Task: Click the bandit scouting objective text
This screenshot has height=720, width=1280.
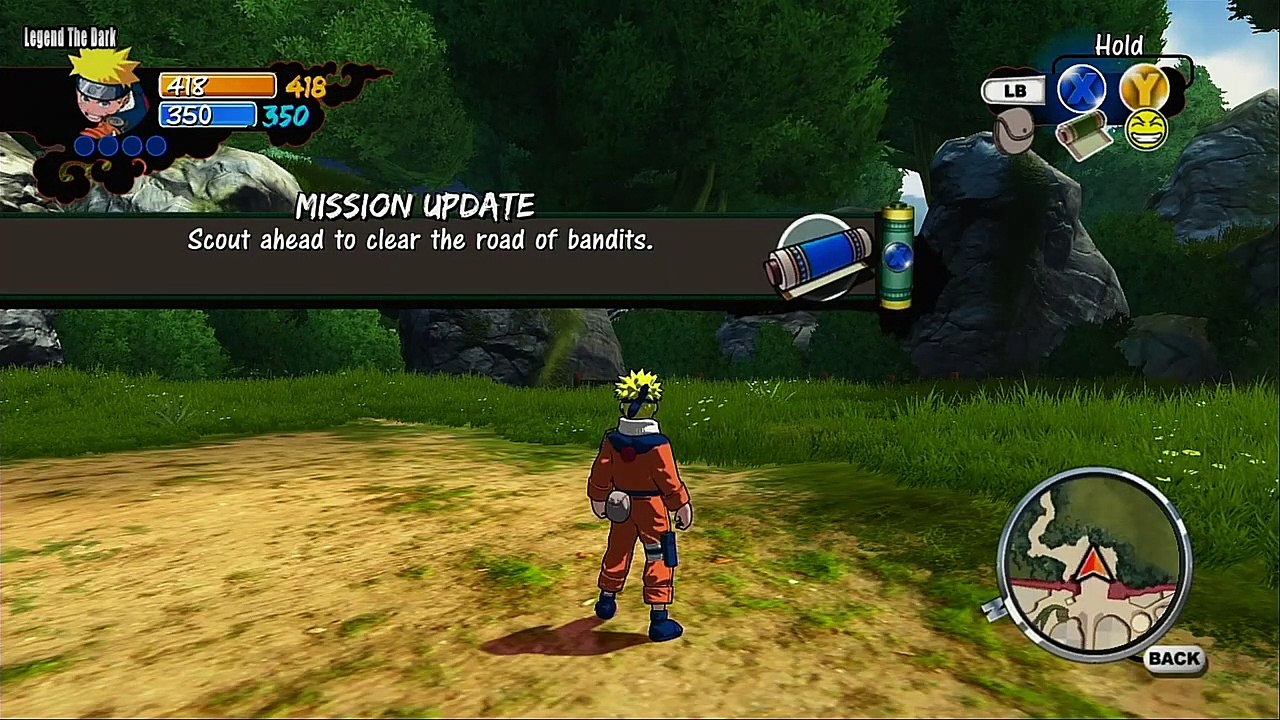Action: pos(420,240)
